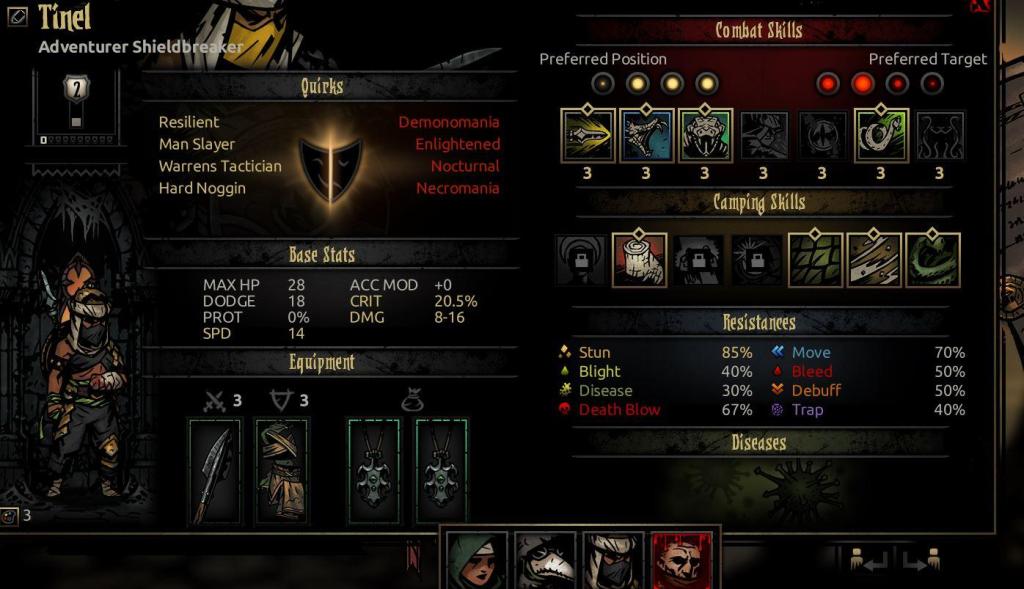Select the yellow spear thrust combat skill
The height and width of the screenshot is (589, 1024).
587,135
